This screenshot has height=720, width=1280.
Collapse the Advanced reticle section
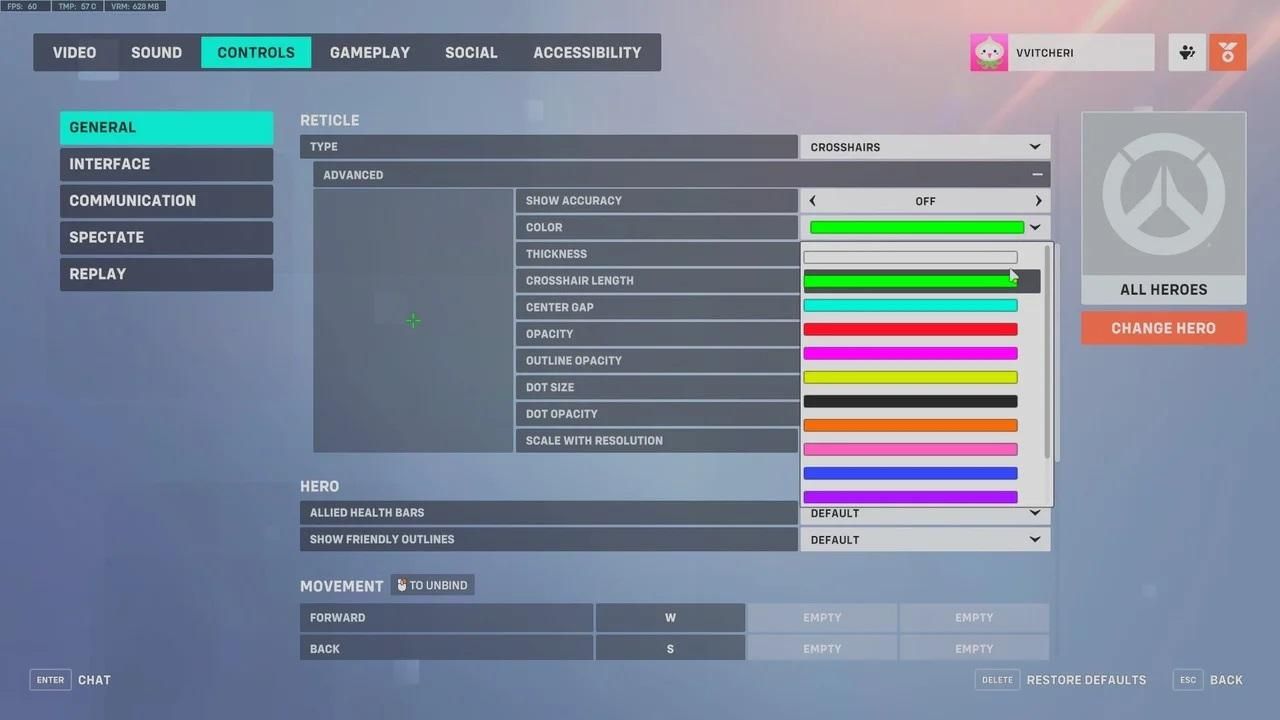[x=1037, y=175]
